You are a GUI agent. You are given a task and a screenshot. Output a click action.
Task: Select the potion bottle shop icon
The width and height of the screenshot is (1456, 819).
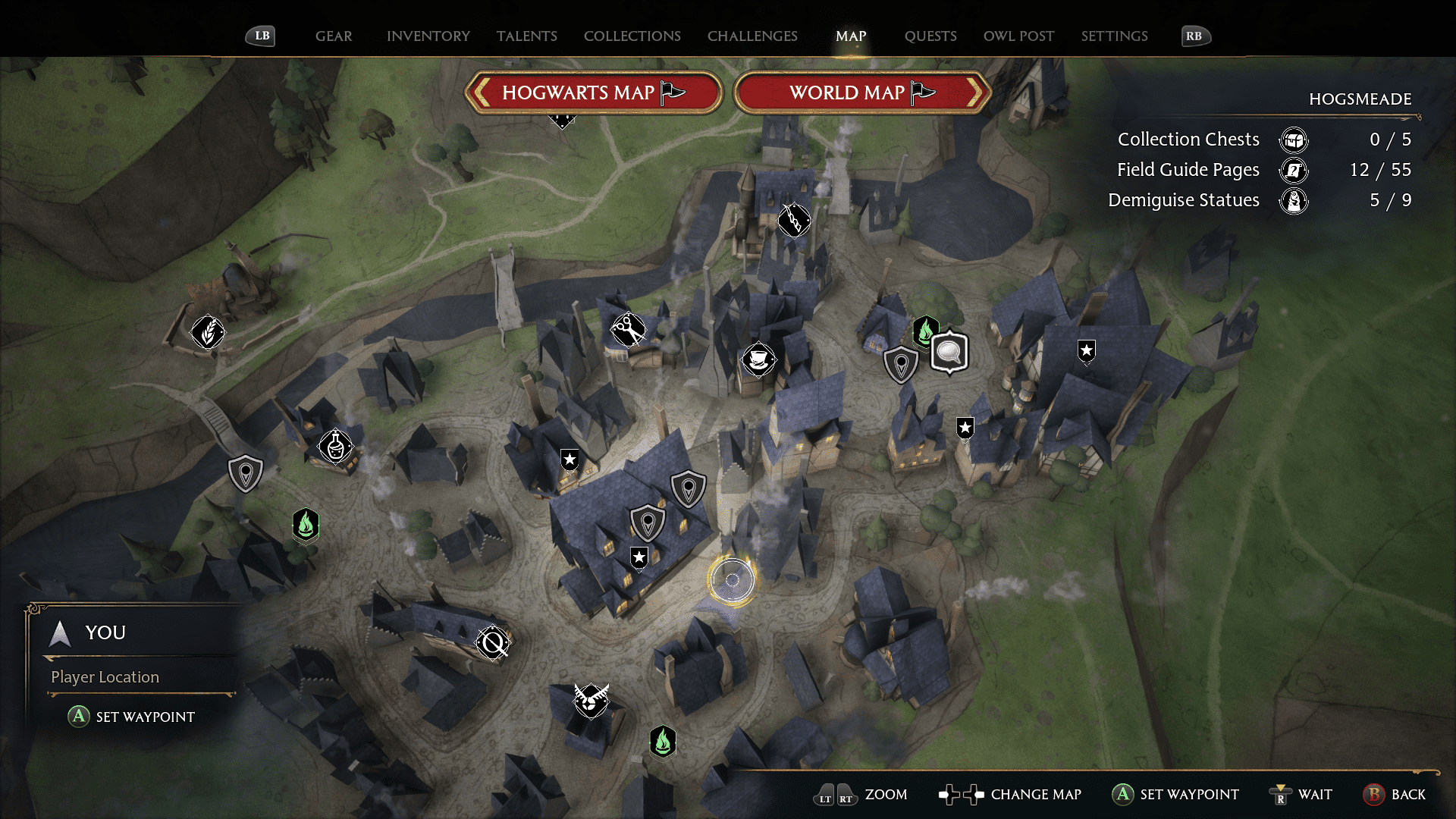pos(336,447)
